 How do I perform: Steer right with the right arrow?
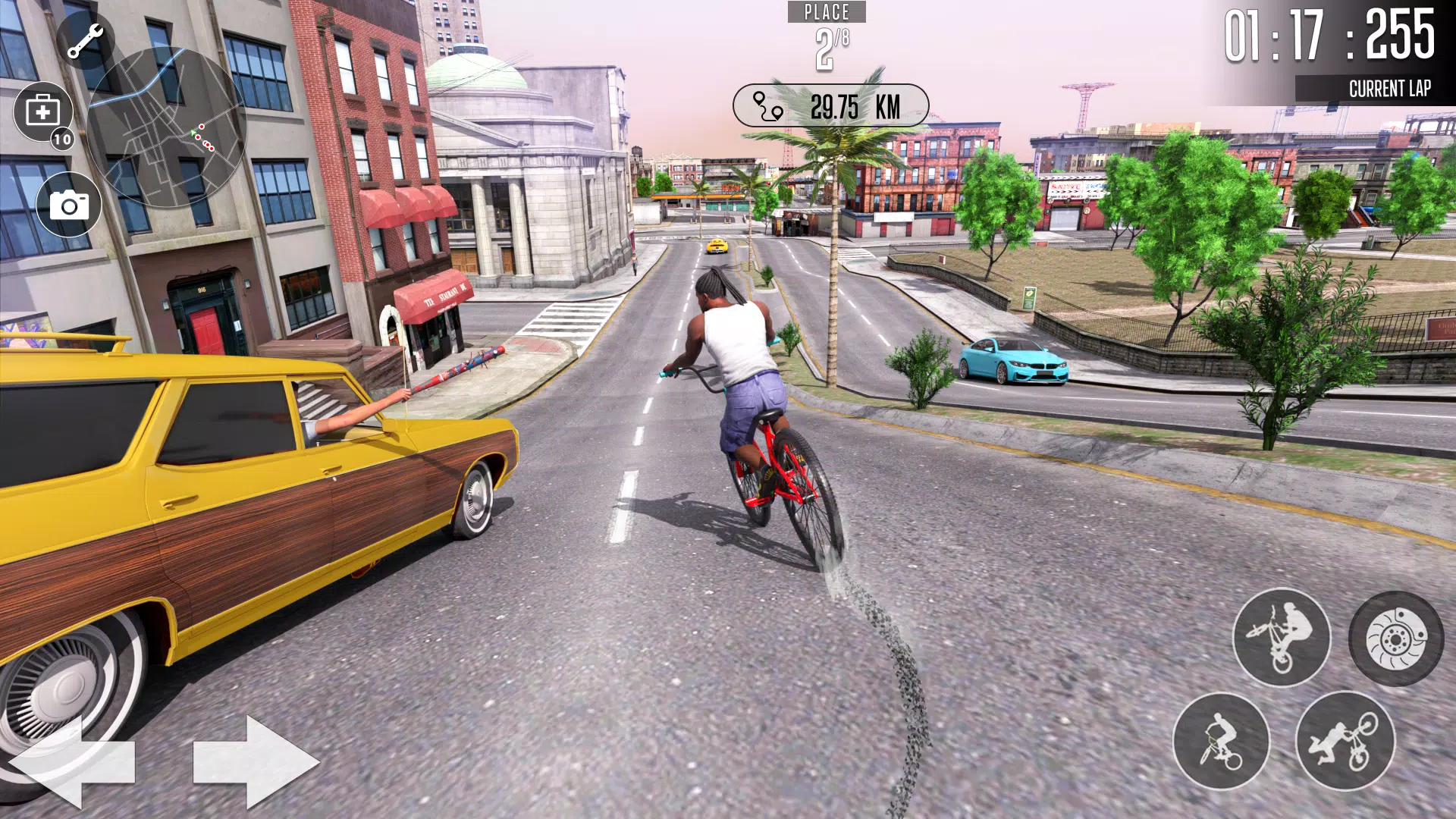pos(256,761)
